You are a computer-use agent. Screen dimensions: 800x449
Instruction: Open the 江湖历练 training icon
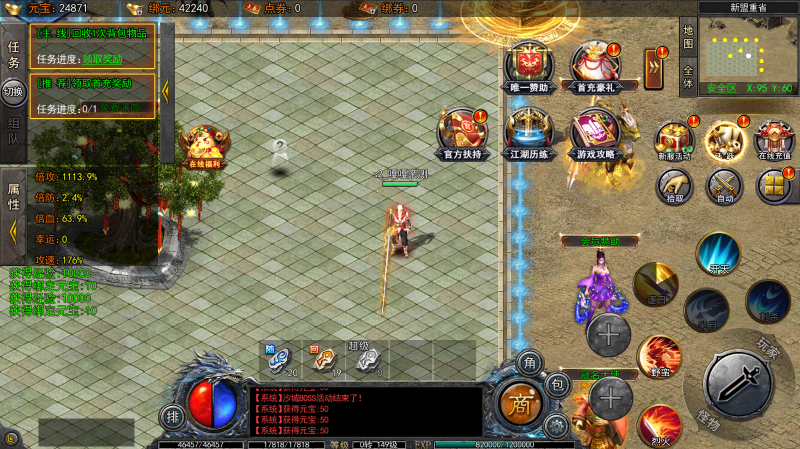tap(528, 131)
